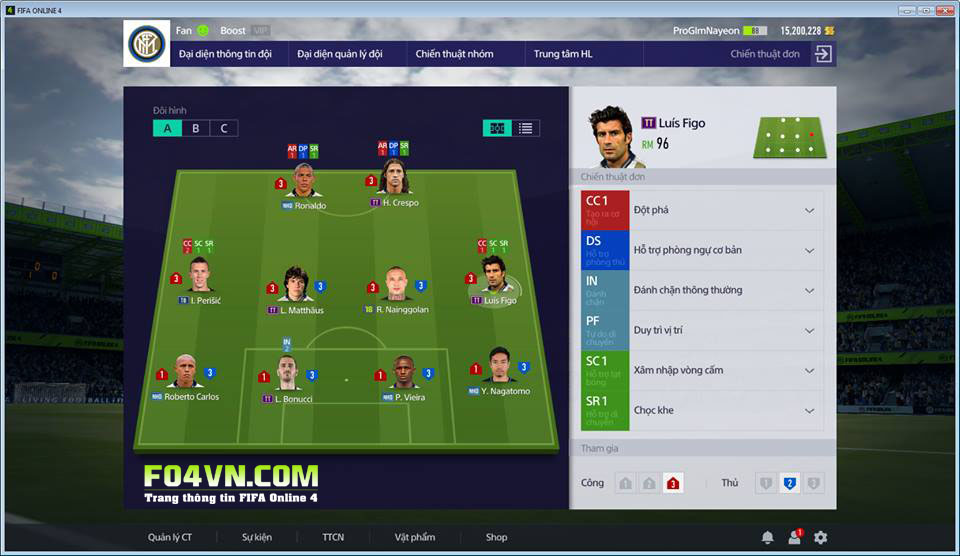Open the SC1 Xâm nhập vòng cấm dropdown

coord(809,370)
